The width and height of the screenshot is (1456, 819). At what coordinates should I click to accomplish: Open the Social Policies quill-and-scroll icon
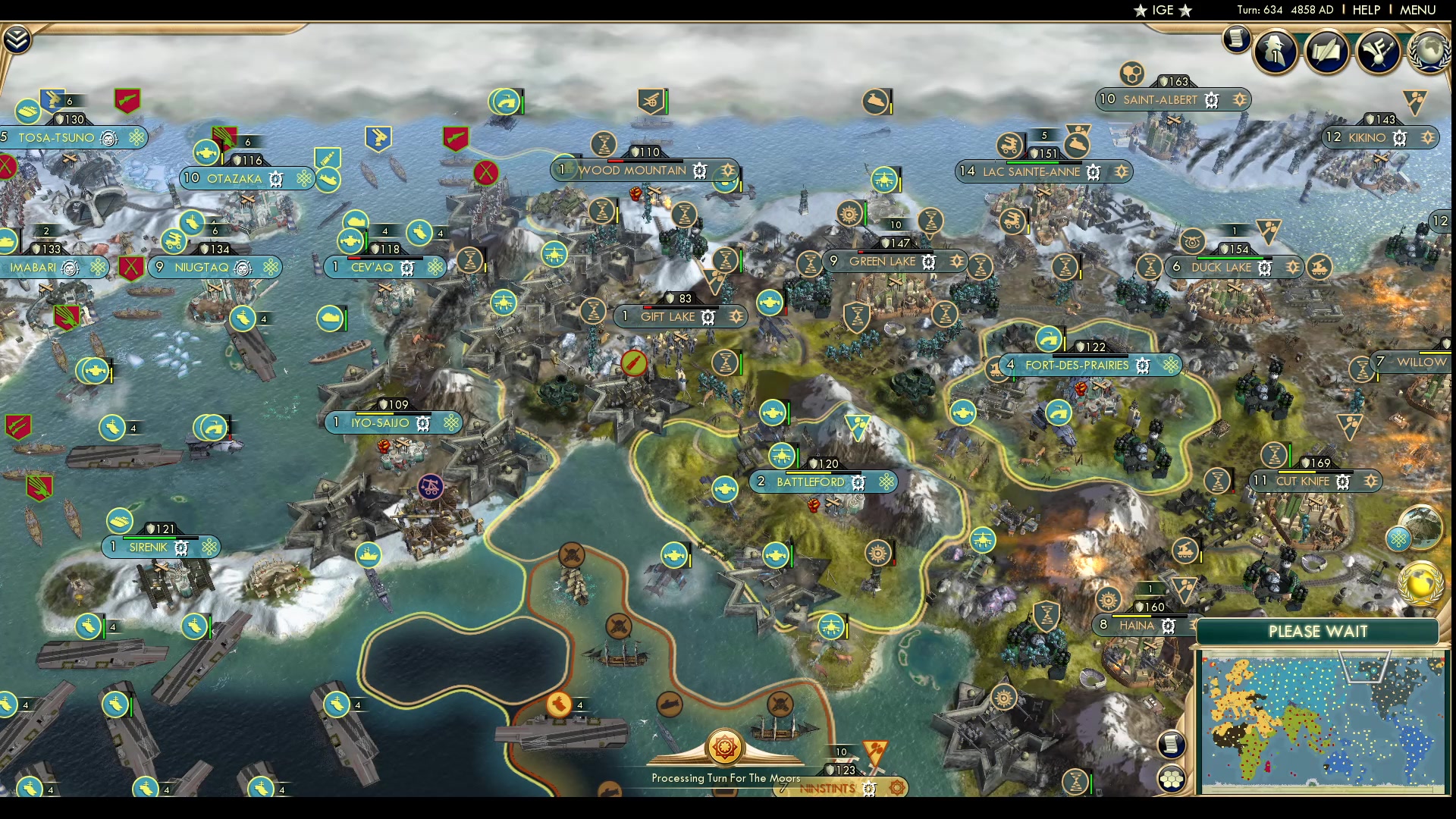coord(1326,52)
